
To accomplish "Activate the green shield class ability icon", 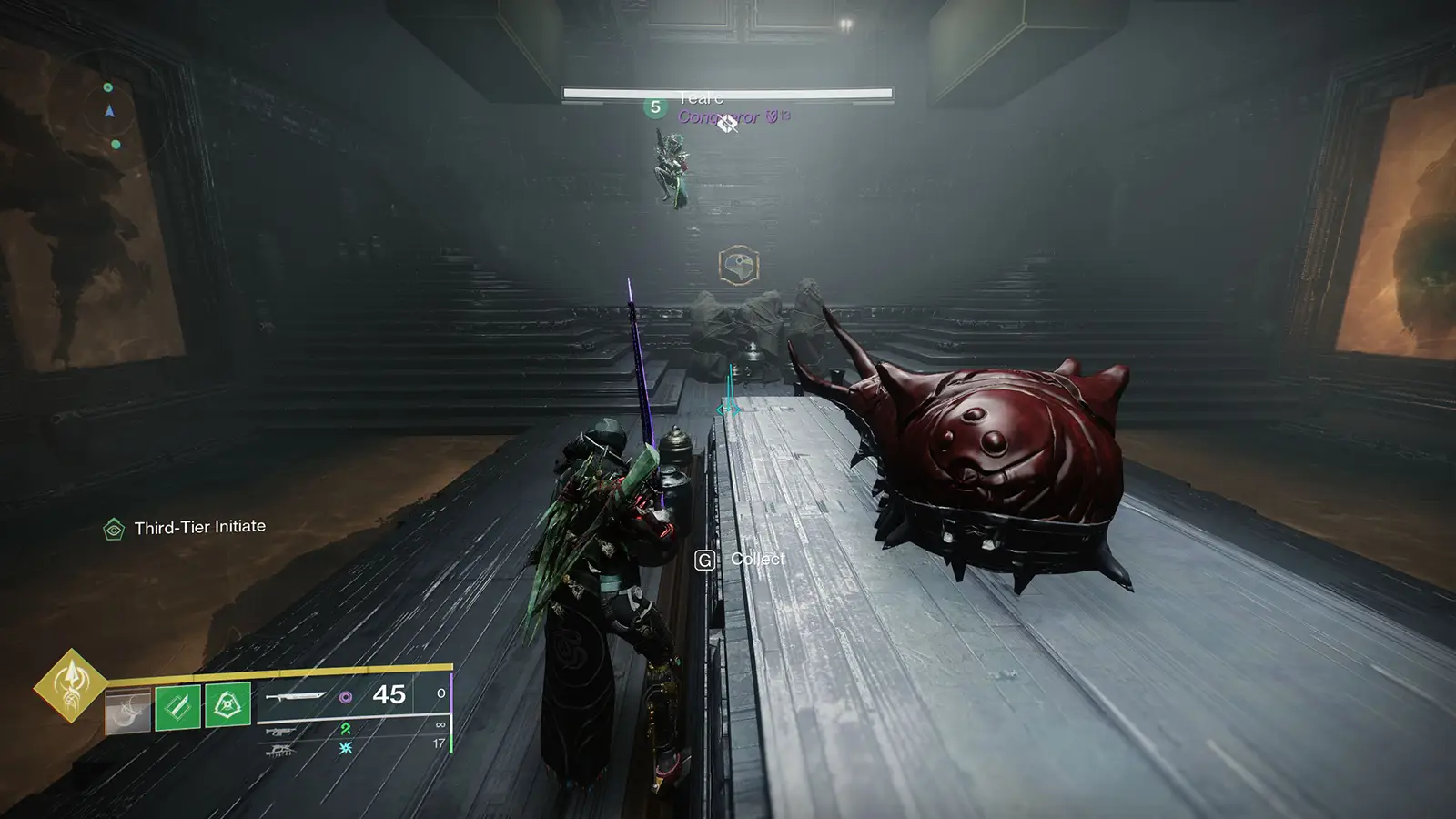I will click(227, 705).
